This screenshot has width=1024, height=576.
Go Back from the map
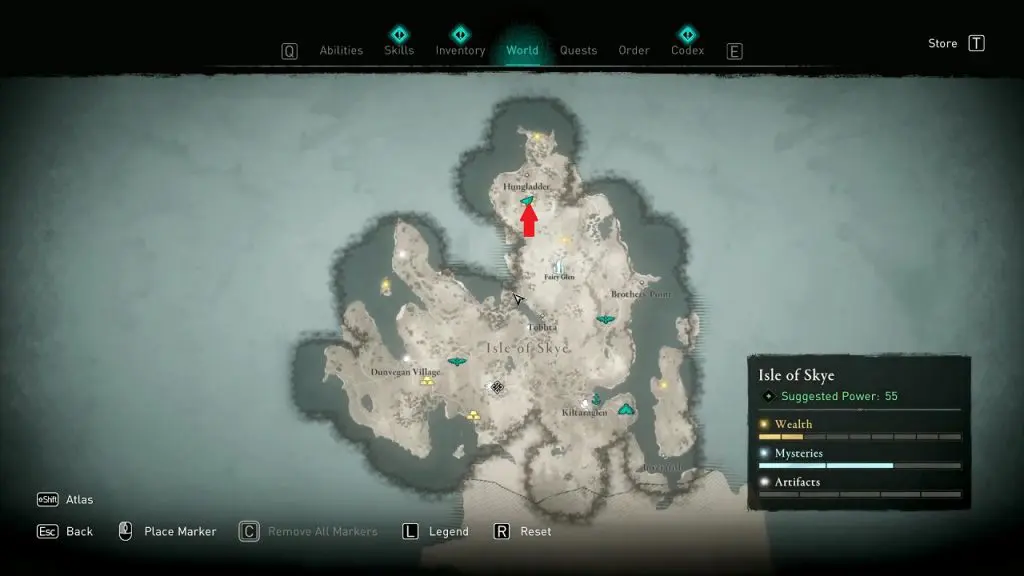(x=79, y=532)
